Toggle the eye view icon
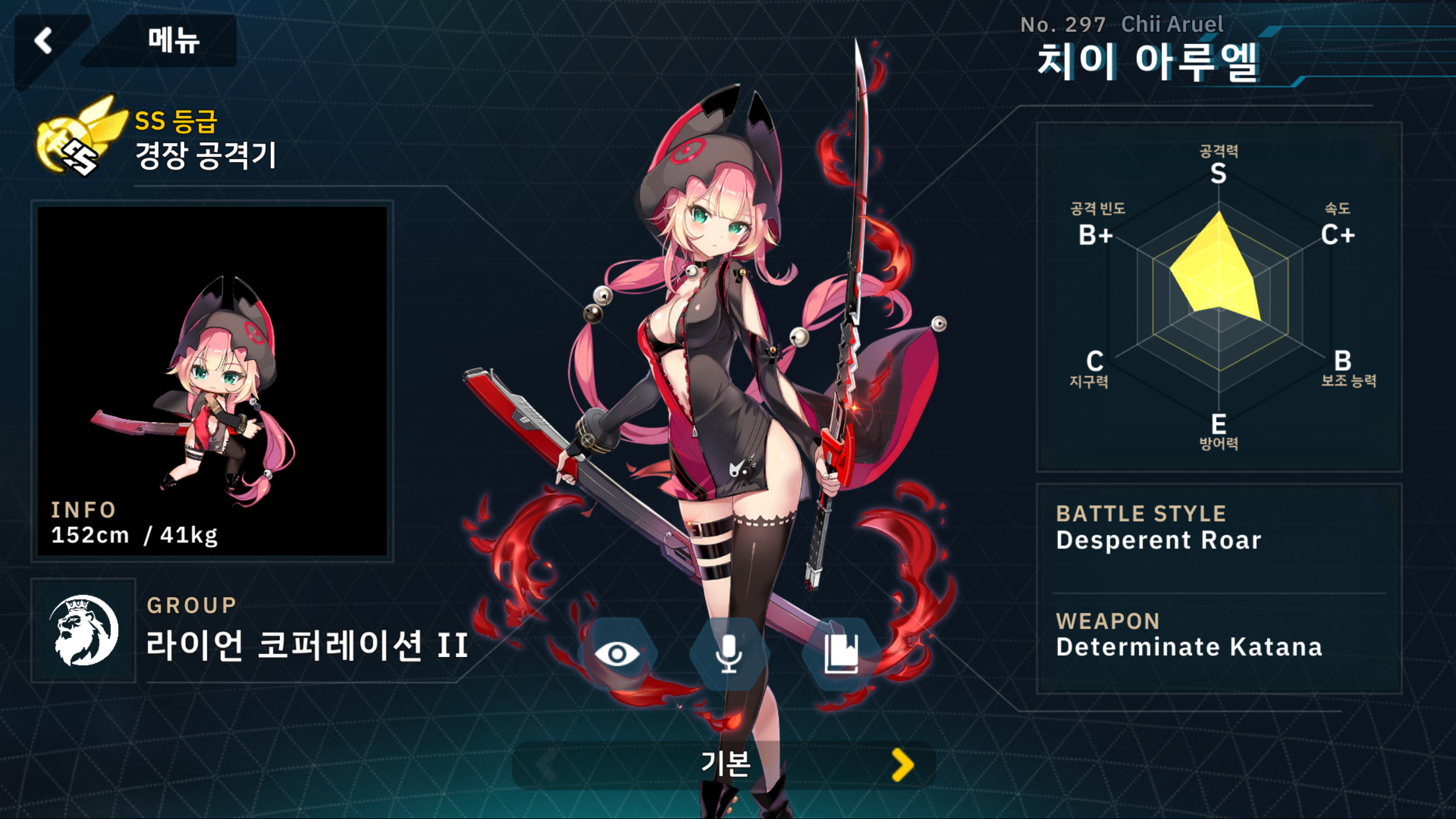The width and height of the screenshot is (1456, 819). click(617, 653)
